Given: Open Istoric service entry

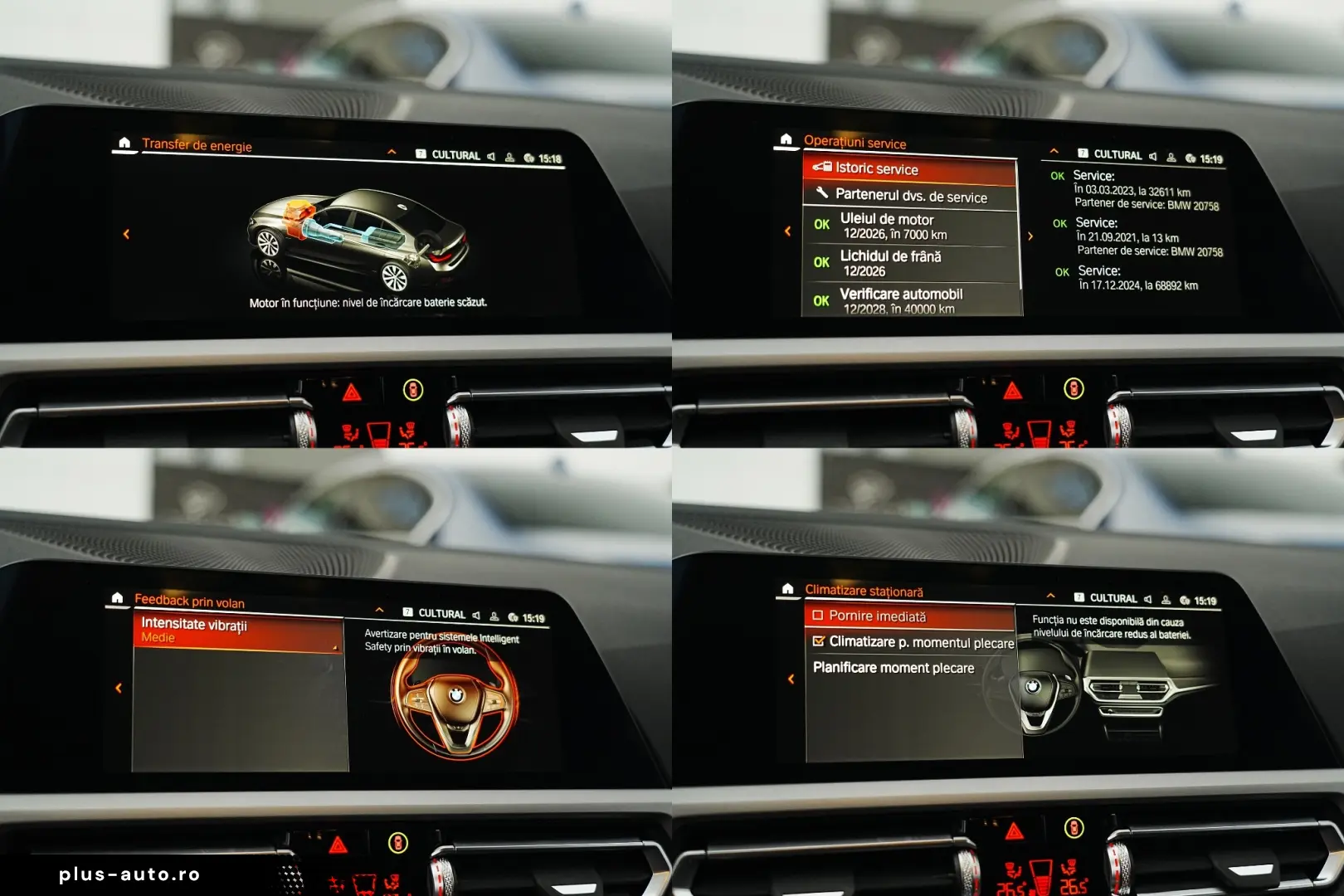Looking at the screenshot, I should (909, 169).
